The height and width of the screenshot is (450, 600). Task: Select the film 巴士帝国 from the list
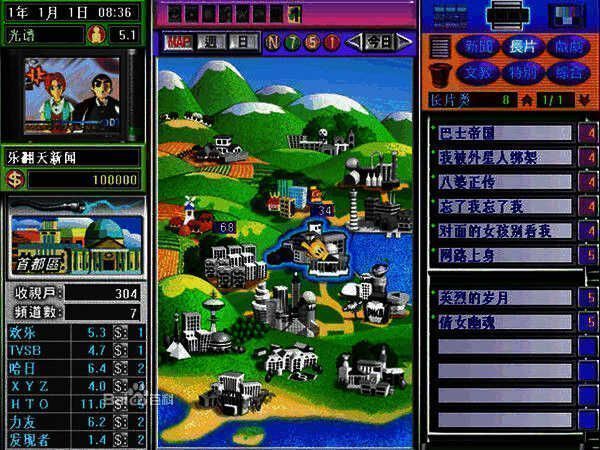pos(505,132)
